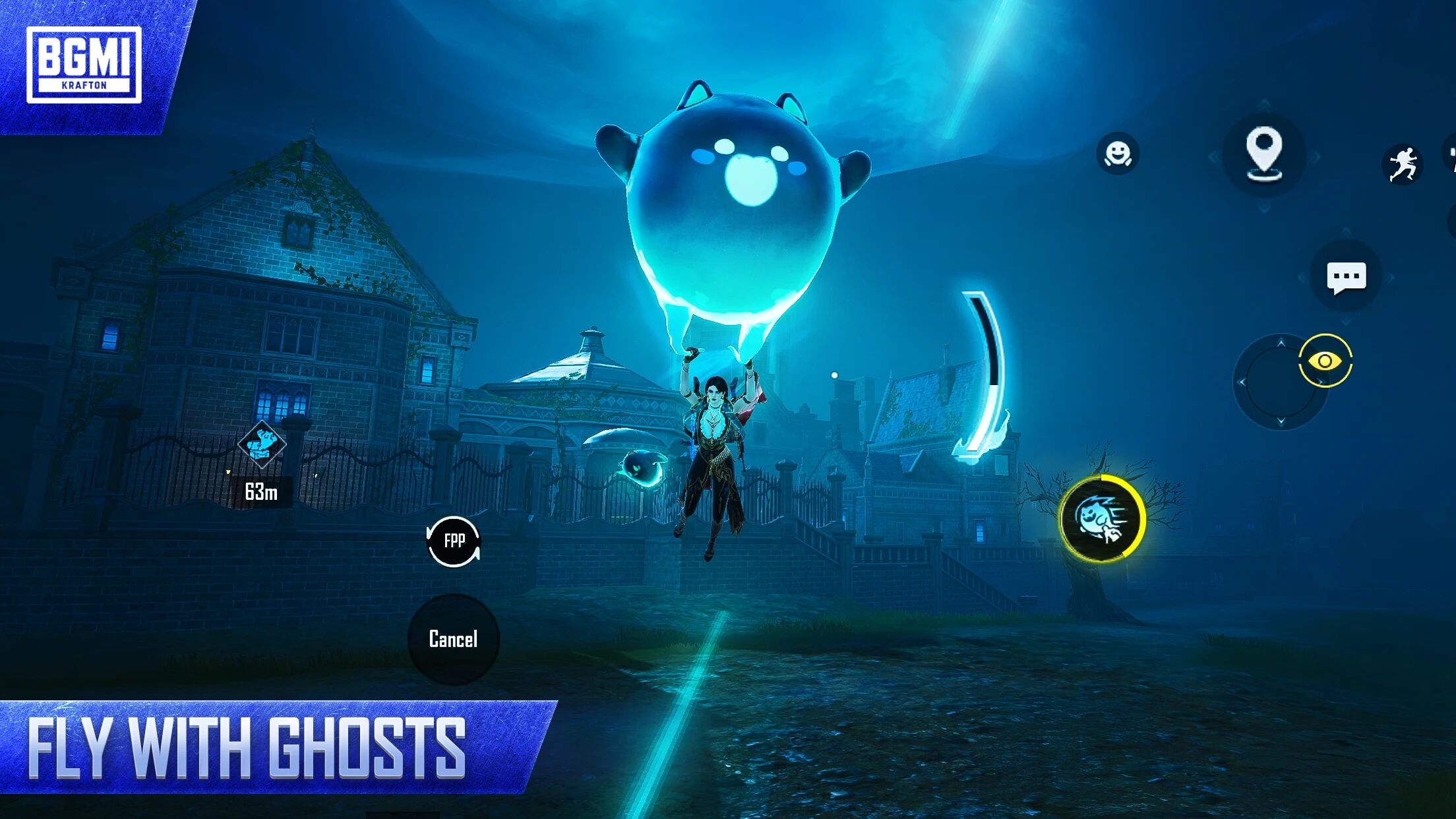The image size is (1456, 819).
Task: Click the BGMI Krafton logo
Action: click(86, 63)
